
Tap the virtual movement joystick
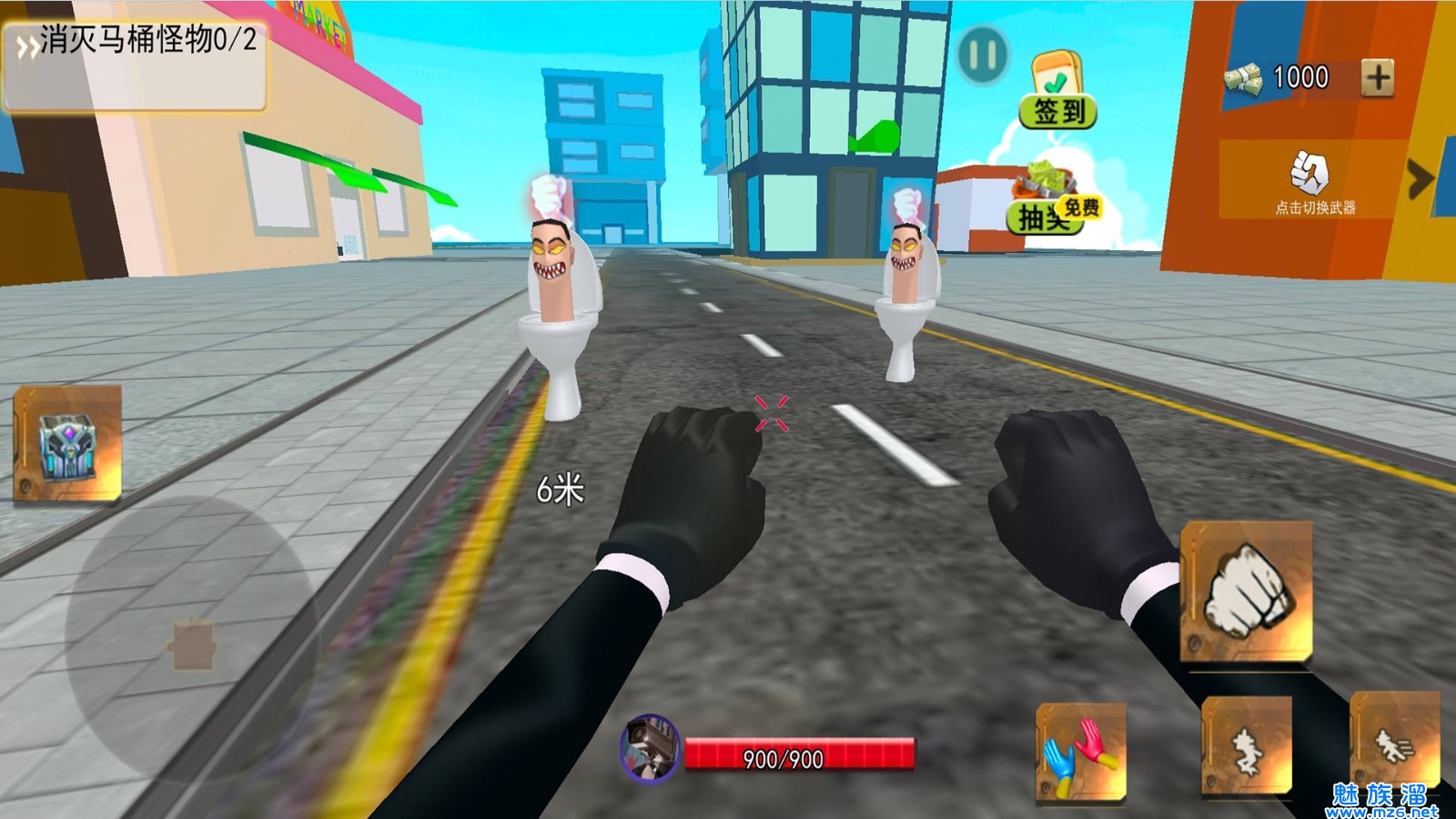[192, 641]
